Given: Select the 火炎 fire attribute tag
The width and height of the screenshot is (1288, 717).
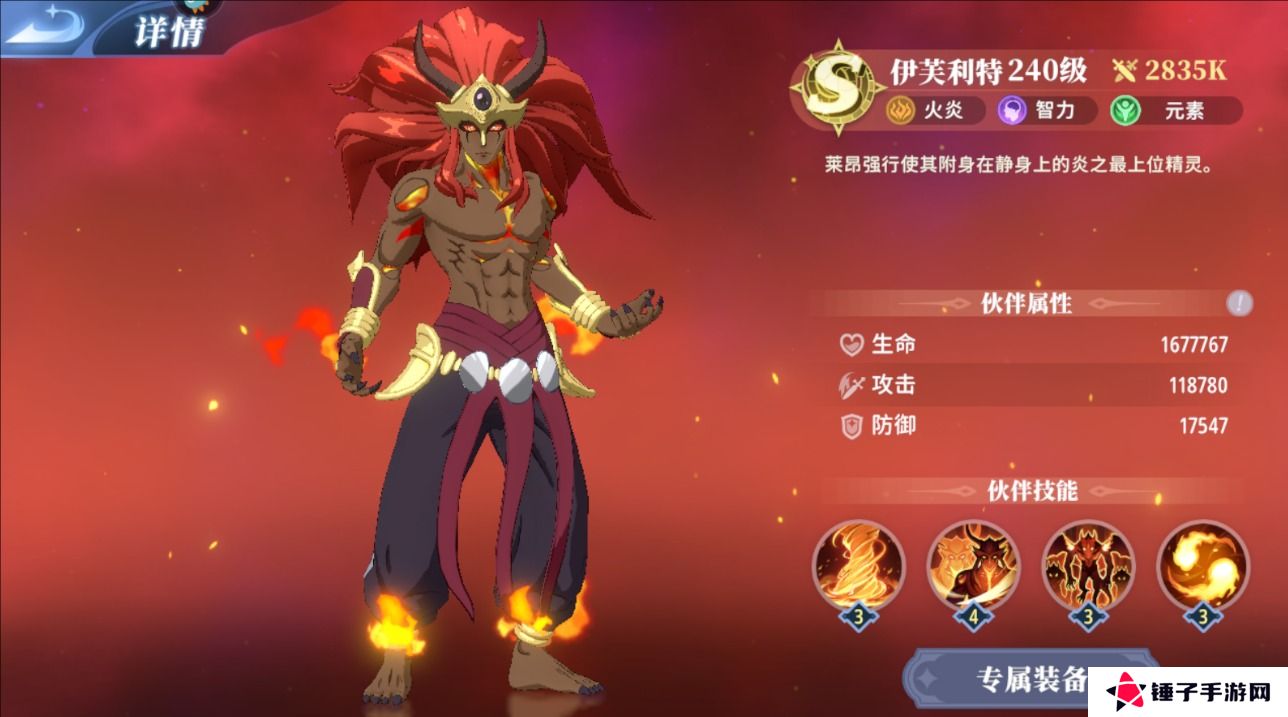Looking at the screenshot, I should tap(926, 111).
